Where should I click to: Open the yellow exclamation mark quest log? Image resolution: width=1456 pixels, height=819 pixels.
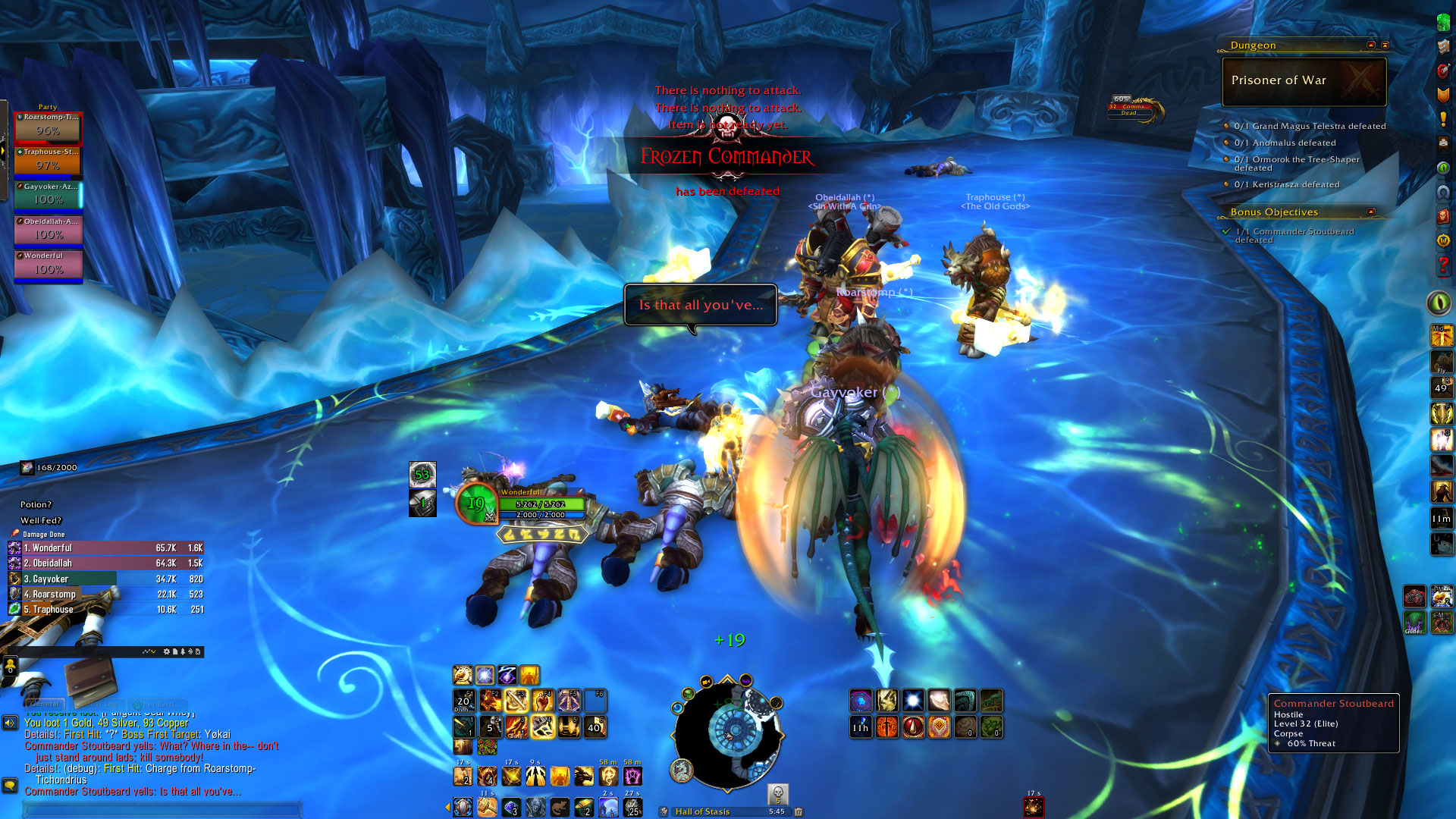coord(1443,119)
